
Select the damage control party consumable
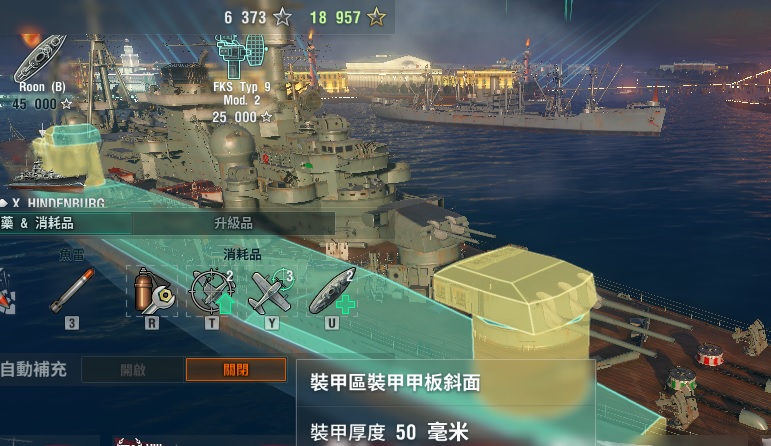(x=151, y=291)
